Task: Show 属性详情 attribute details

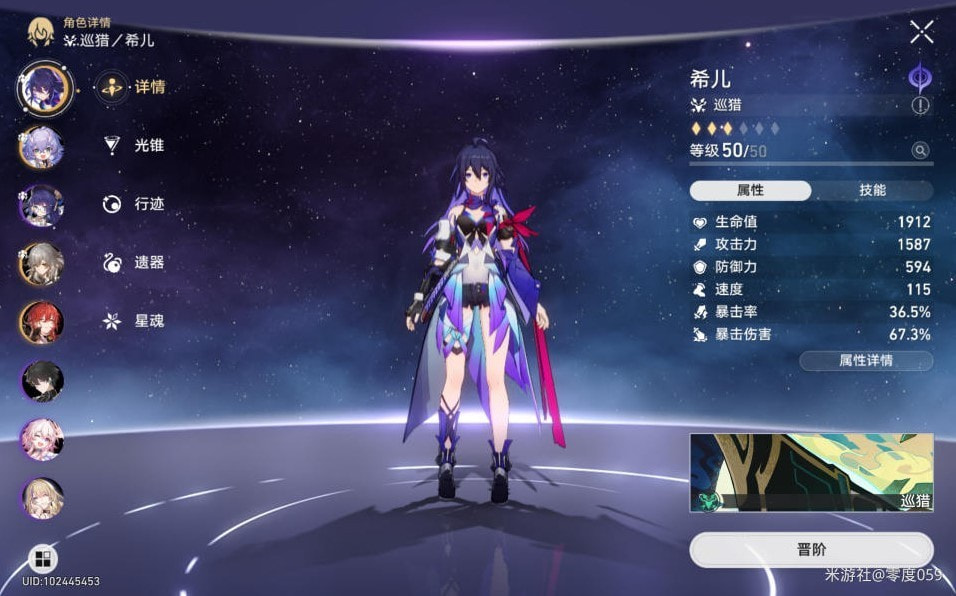Action: point(866,360)
